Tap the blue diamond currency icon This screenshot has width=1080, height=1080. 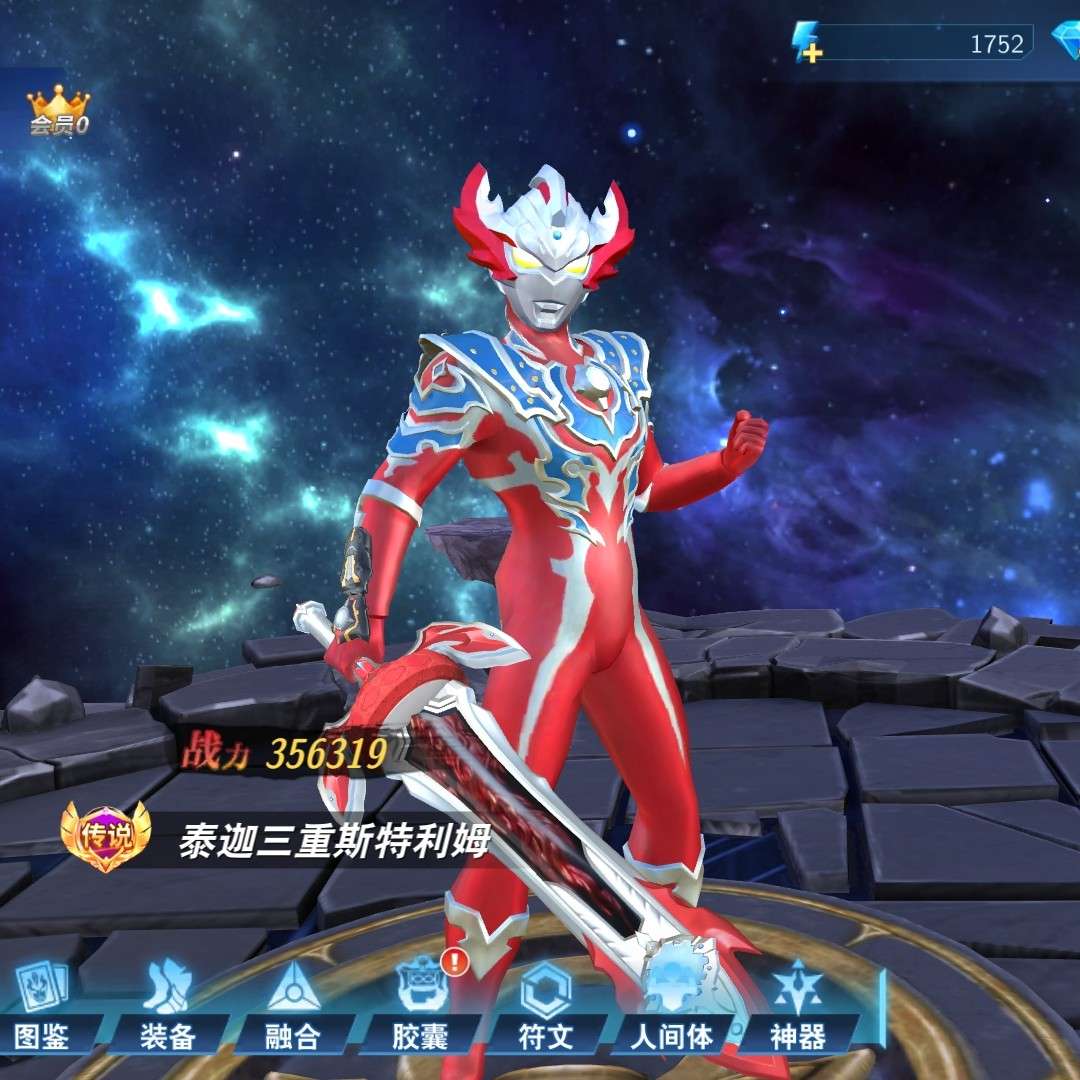pyautogui.click(x=1065, y=42)
